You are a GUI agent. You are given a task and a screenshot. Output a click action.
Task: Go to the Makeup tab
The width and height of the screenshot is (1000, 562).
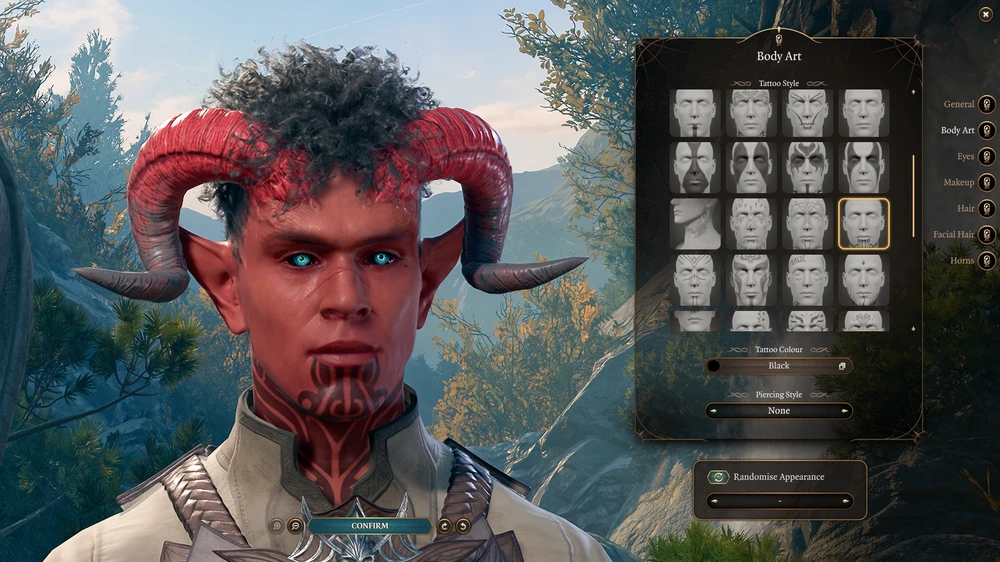click(987, 182)
